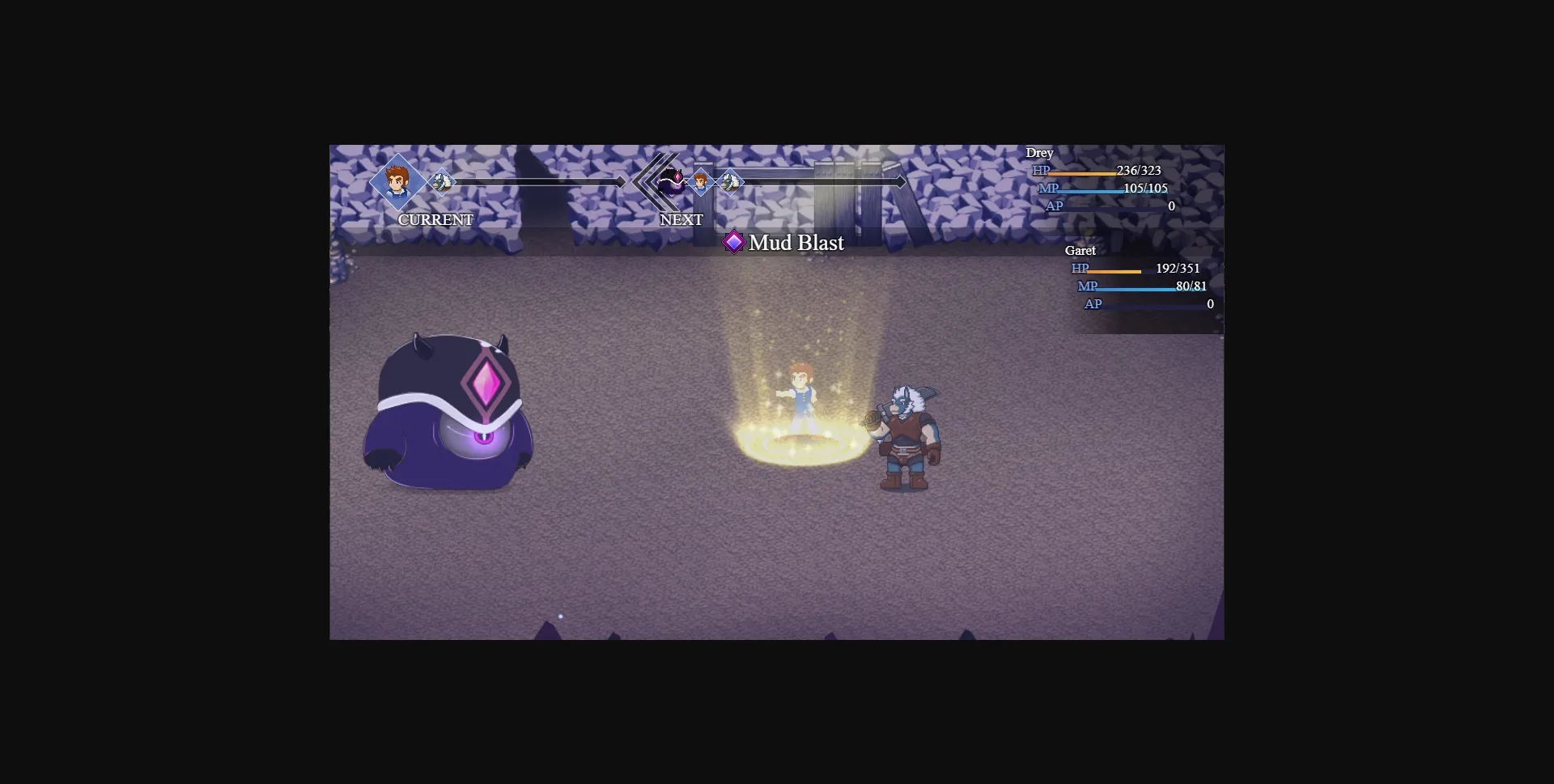The image size is (1554, 784).
Task: Select Drey's portrait in the CURRENT slot
Action: point(396,184)
